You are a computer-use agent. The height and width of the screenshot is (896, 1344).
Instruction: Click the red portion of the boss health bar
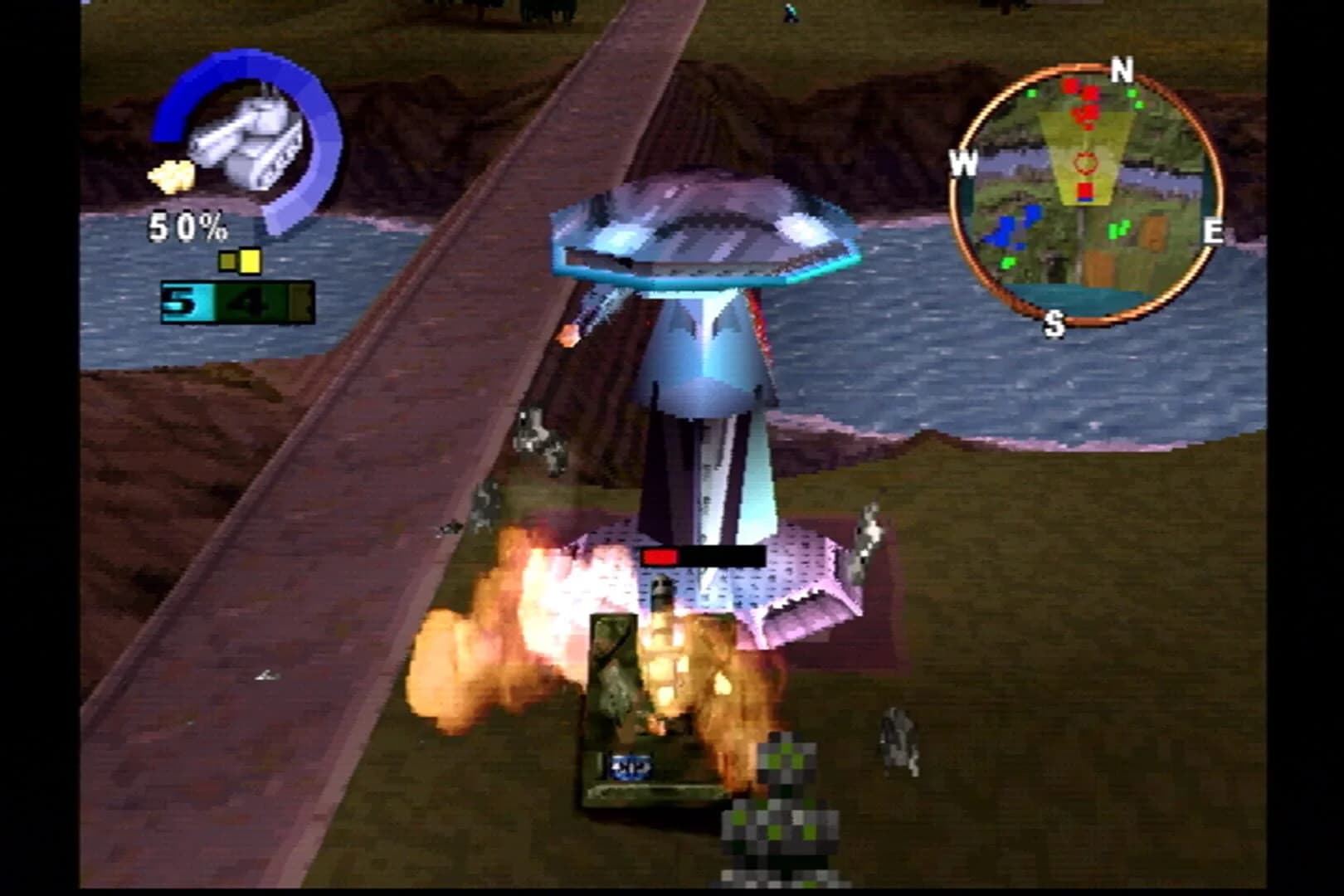point(660,556)
